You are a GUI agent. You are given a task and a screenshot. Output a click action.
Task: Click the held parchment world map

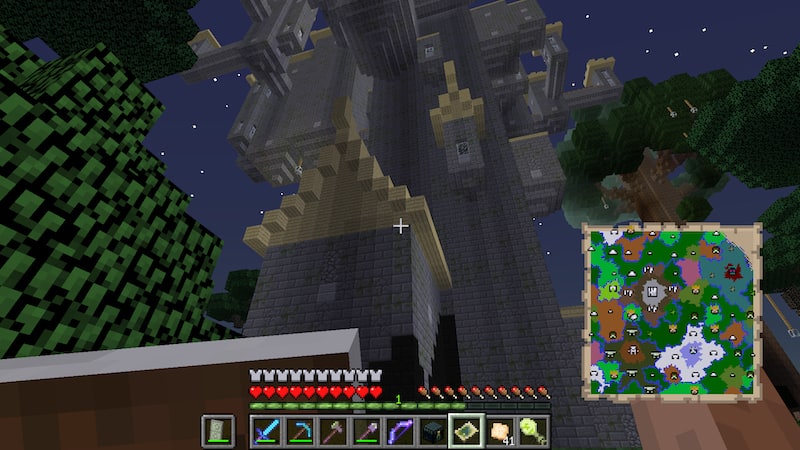click(x=672, y=308)
